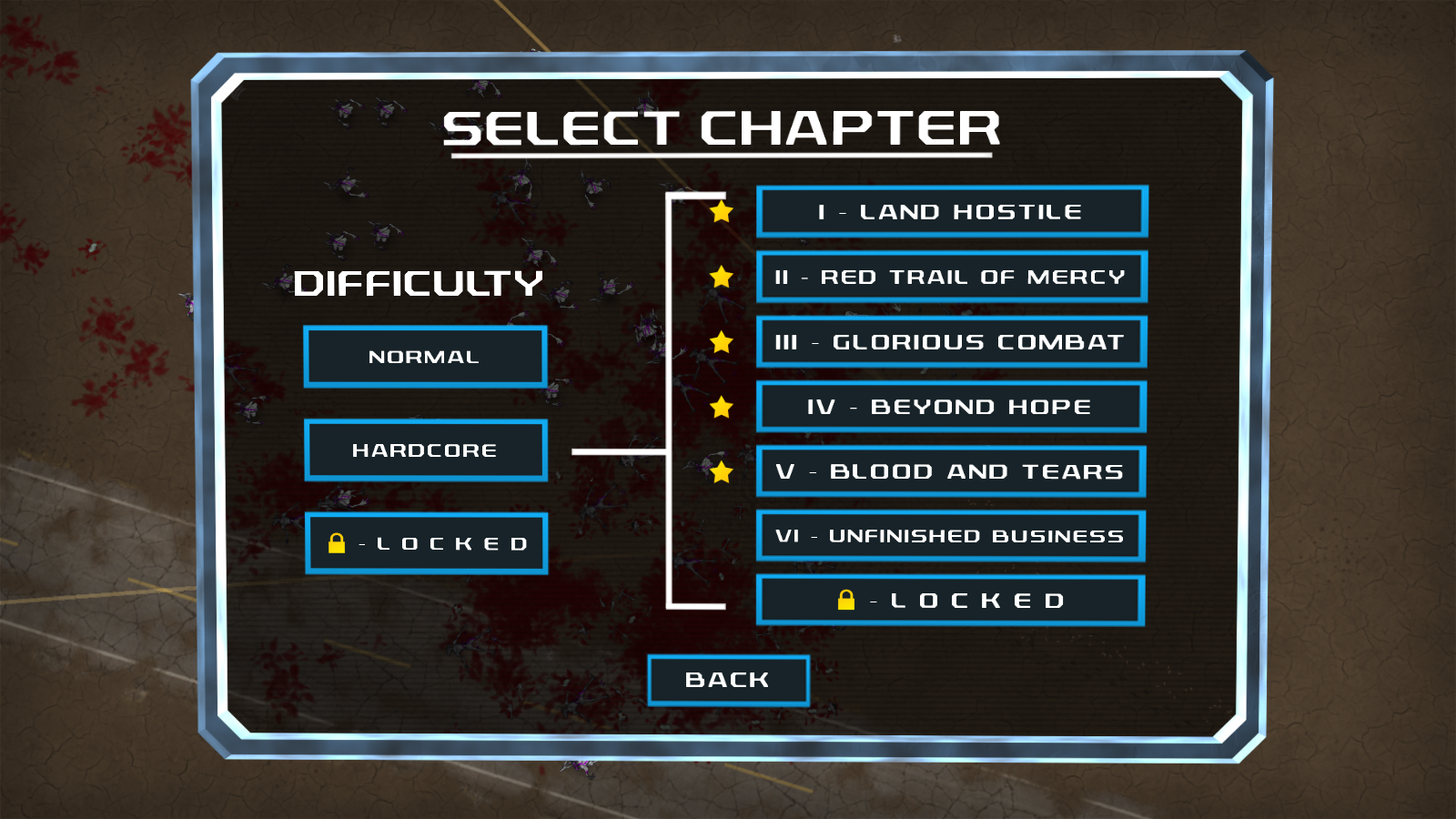Open chapter III - Glorious Combat

pos(951,342)
